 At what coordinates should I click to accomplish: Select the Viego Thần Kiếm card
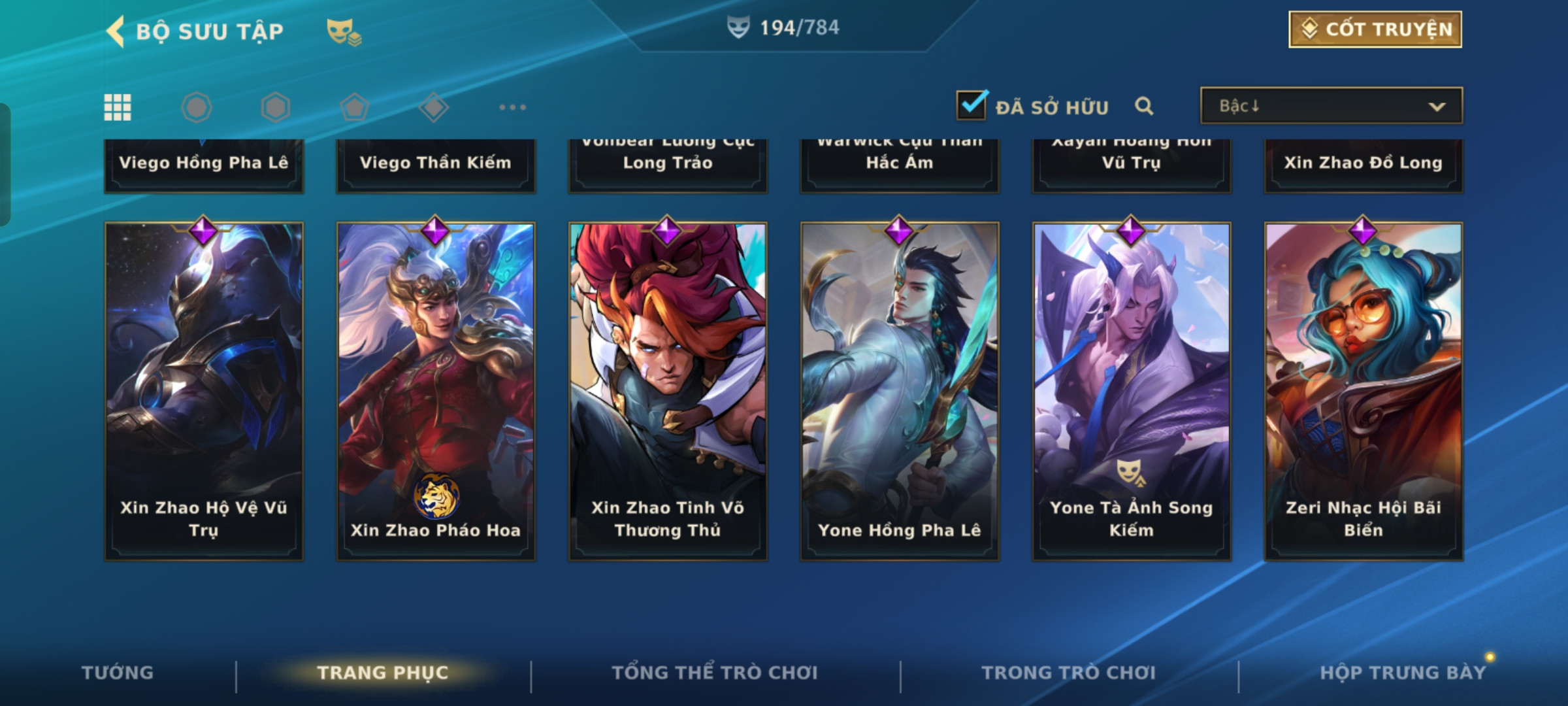click(436, 165)
